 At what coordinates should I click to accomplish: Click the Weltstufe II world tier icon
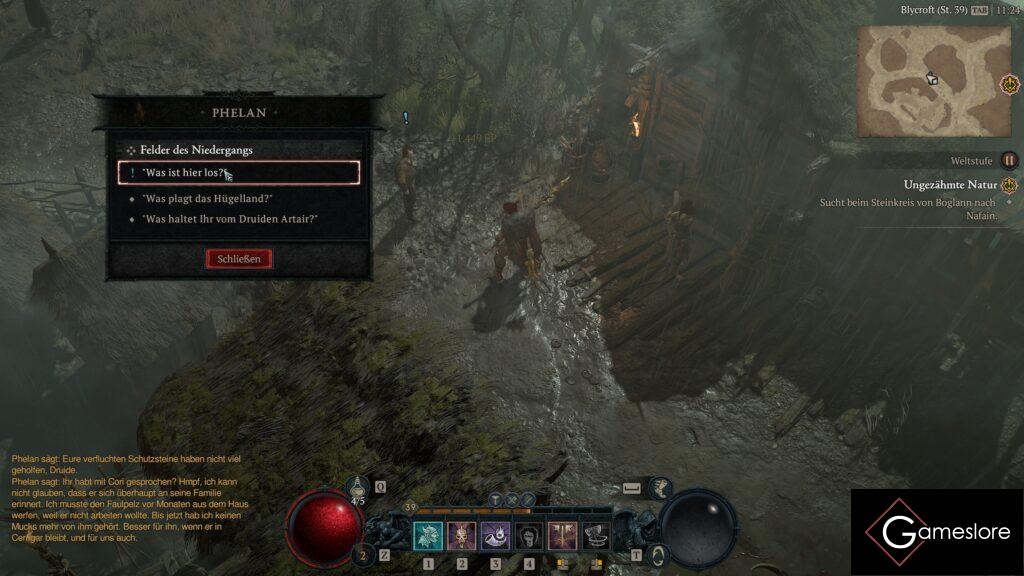tap(1009, 160)
